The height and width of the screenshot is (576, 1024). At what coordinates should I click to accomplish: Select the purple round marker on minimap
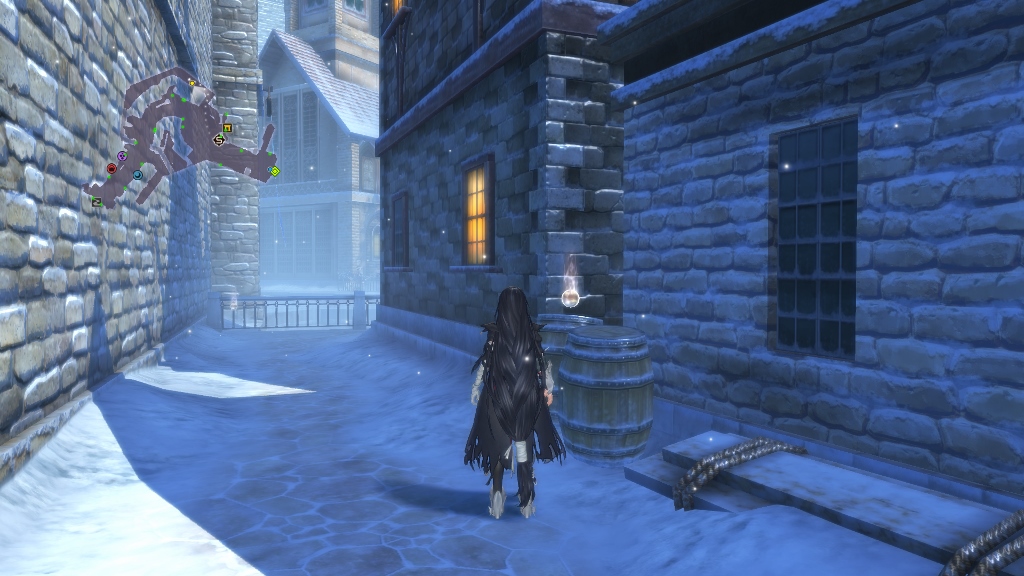click(122, 157)
